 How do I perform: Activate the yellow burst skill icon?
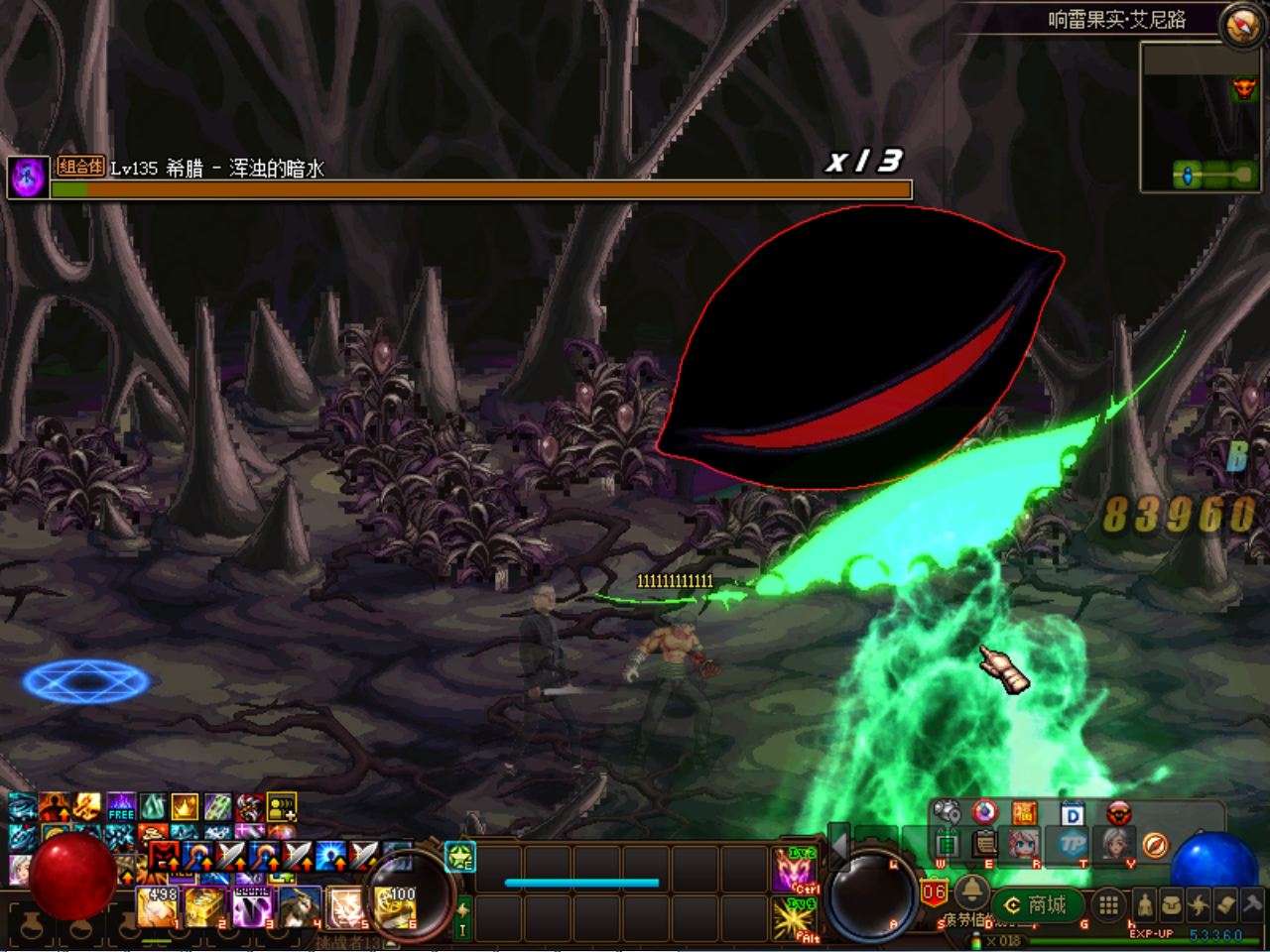coord(794,918)
